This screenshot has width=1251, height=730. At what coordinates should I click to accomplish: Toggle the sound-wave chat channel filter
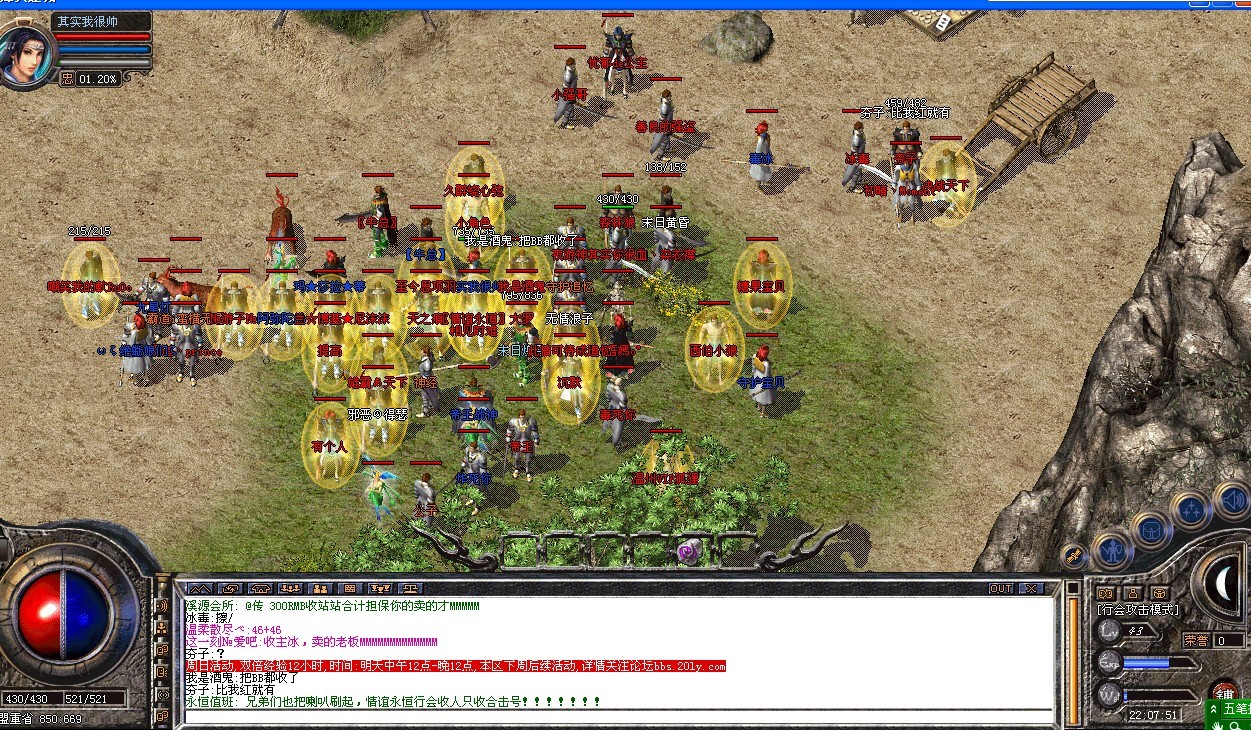(161, 606)
